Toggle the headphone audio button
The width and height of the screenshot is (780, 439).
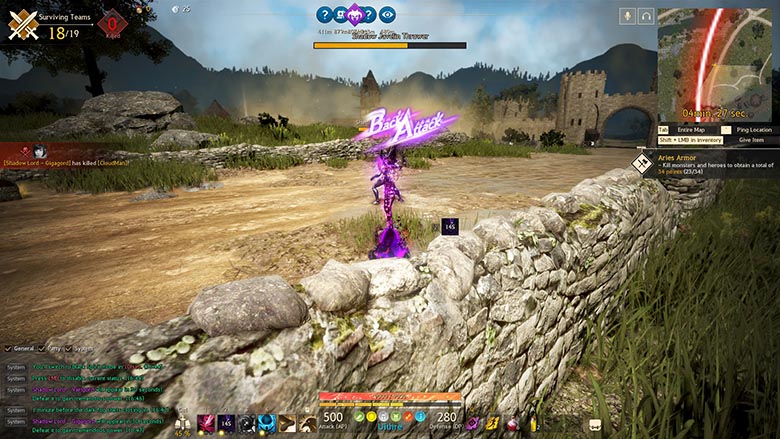[x=647, y=15]
